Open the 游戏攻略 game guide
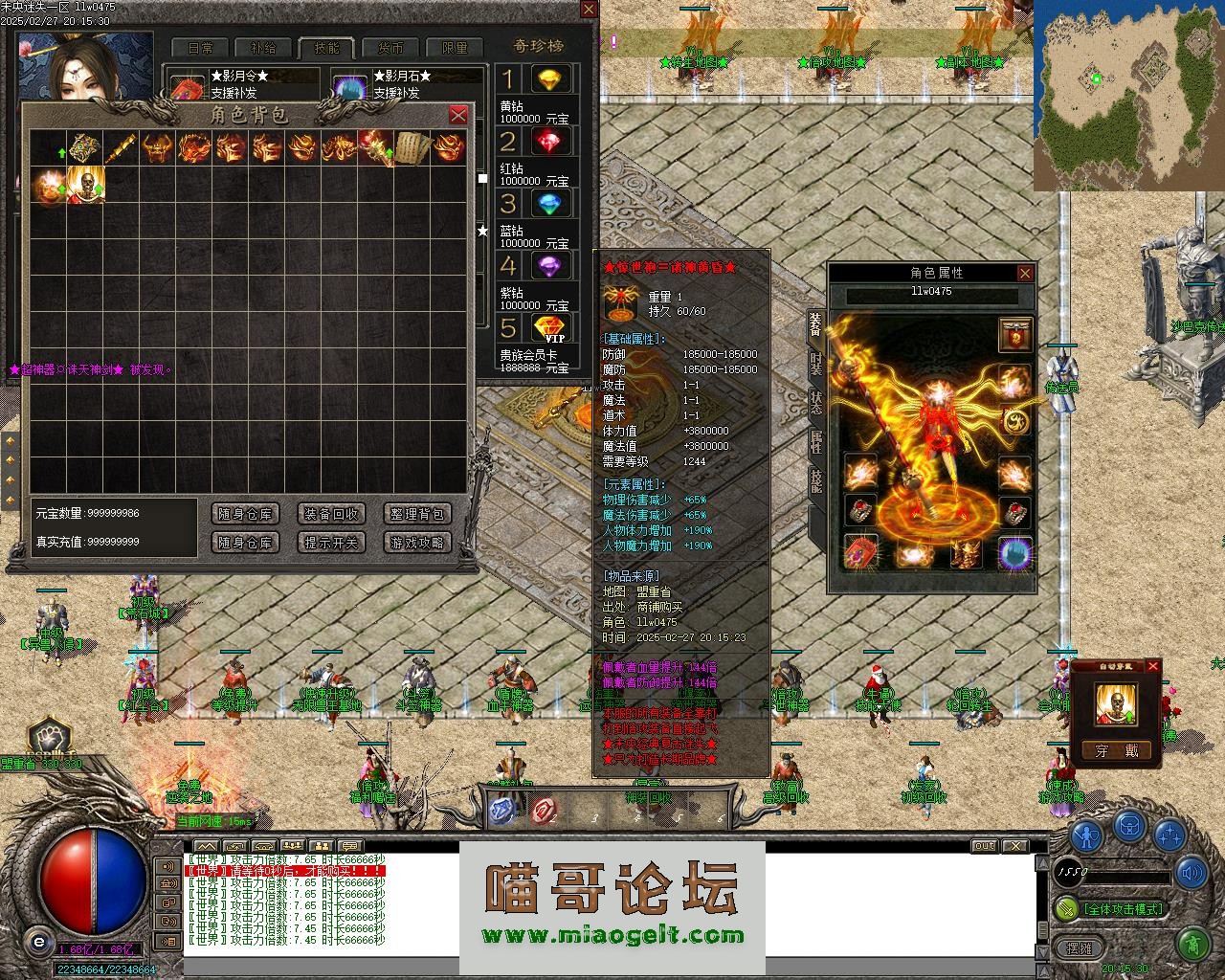The height and width of the screenshot is (980, 1225). tap(417, 543)
